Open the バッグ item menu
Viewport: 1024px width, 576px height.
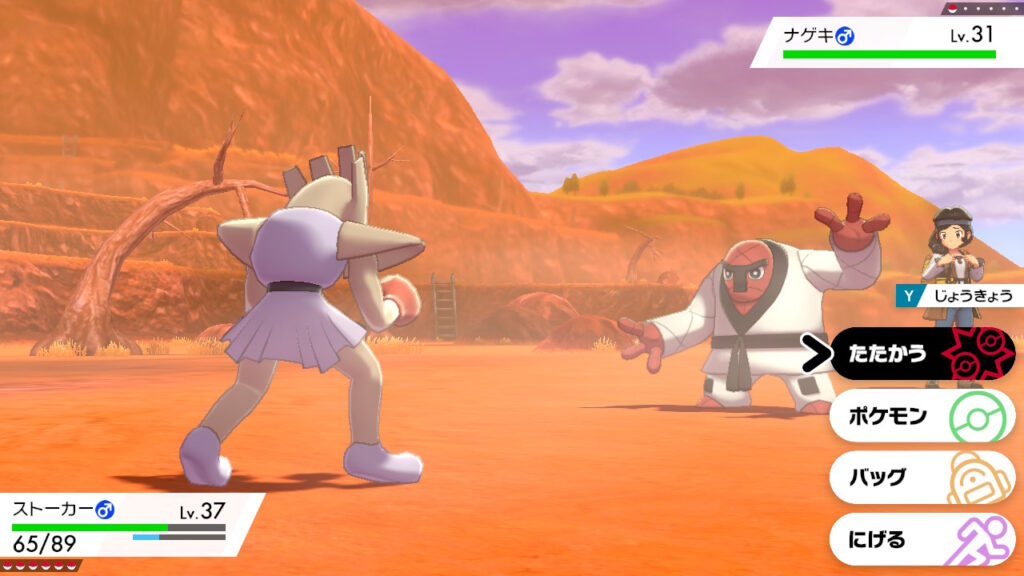point(920,478)
